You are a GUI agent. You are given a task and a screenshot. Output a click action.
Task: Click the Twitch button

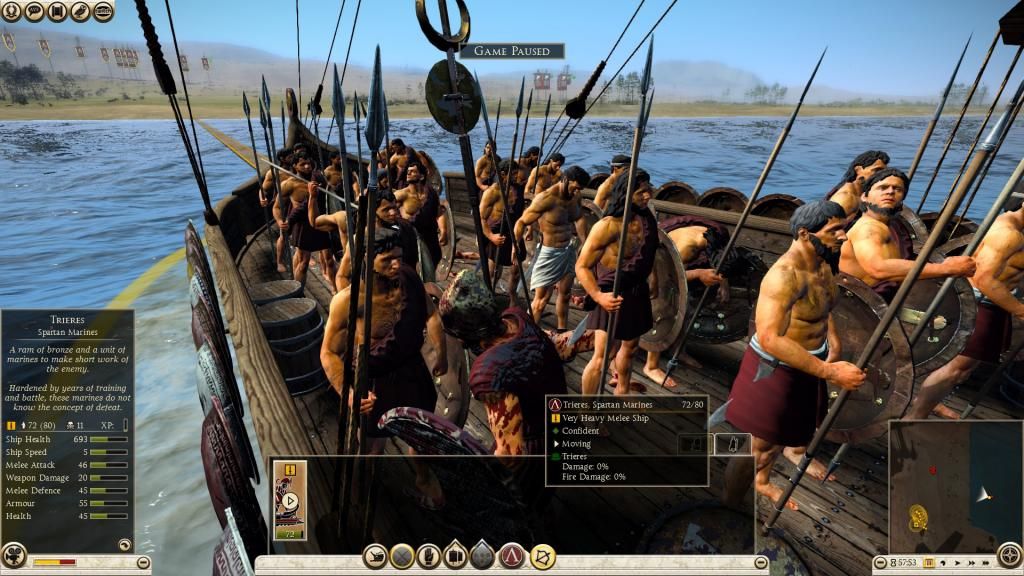(103, 12)
